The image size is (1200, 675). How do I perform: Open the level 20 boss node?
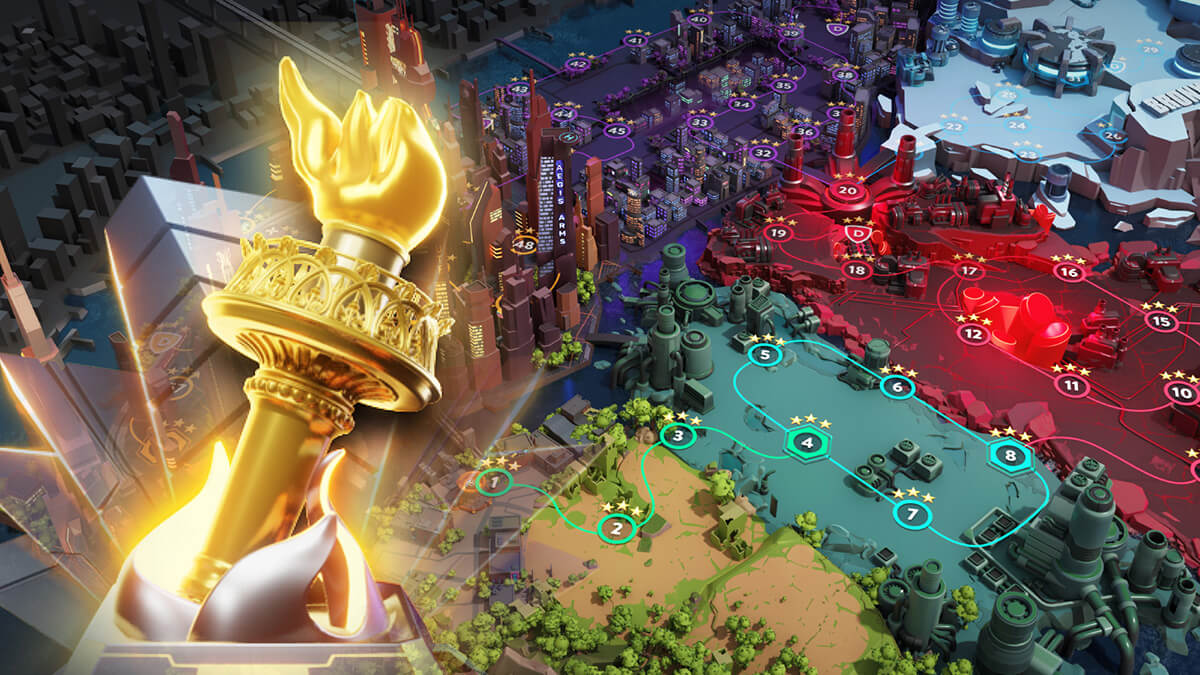[x=848, y=191]
